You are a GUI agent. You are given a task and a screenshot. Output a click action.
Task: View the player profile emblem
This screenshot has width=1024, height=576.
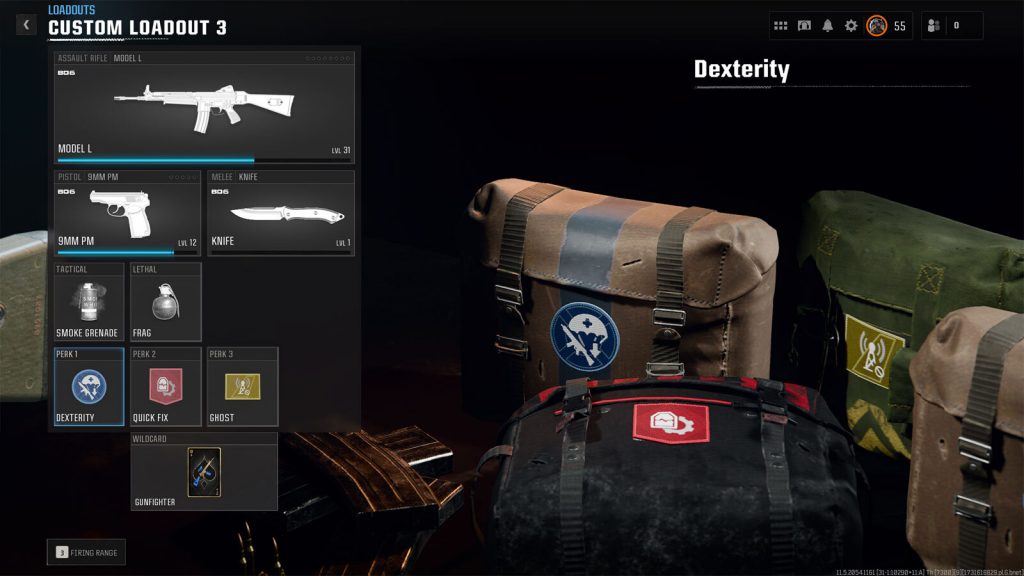[x=876, y=26]
